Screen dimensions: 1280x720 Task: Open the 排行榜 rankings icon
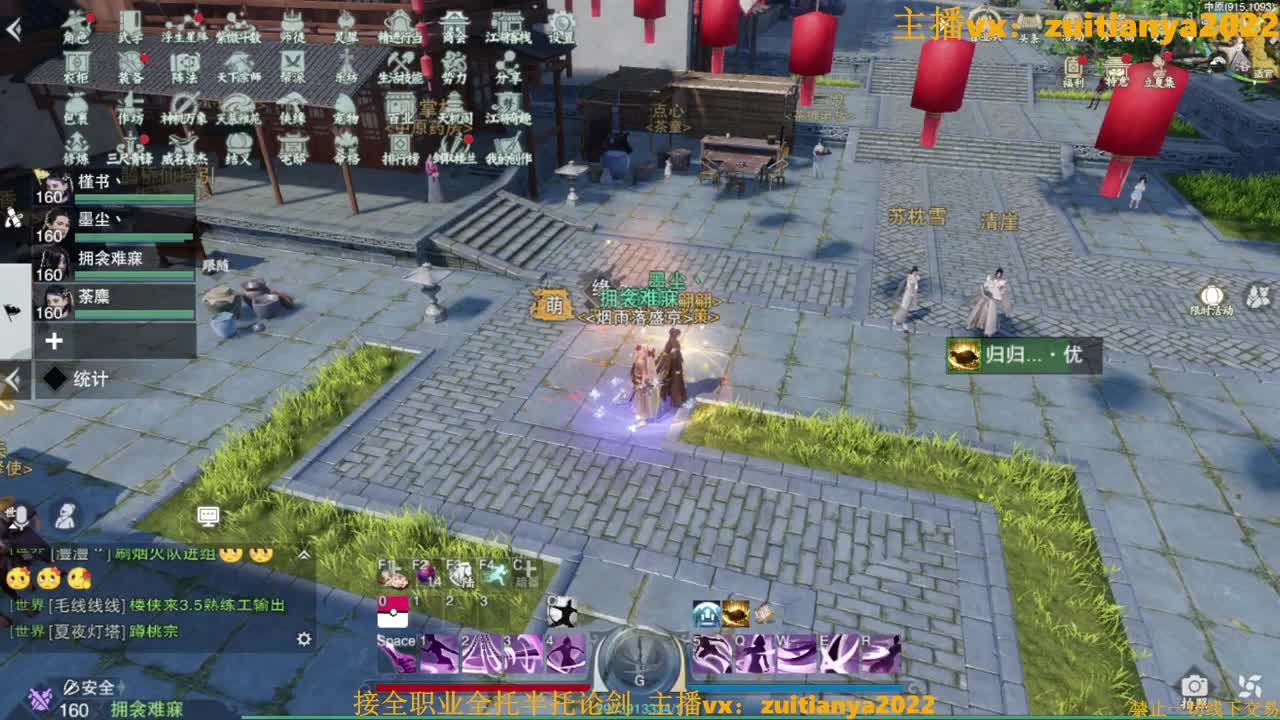pos(400,150)
